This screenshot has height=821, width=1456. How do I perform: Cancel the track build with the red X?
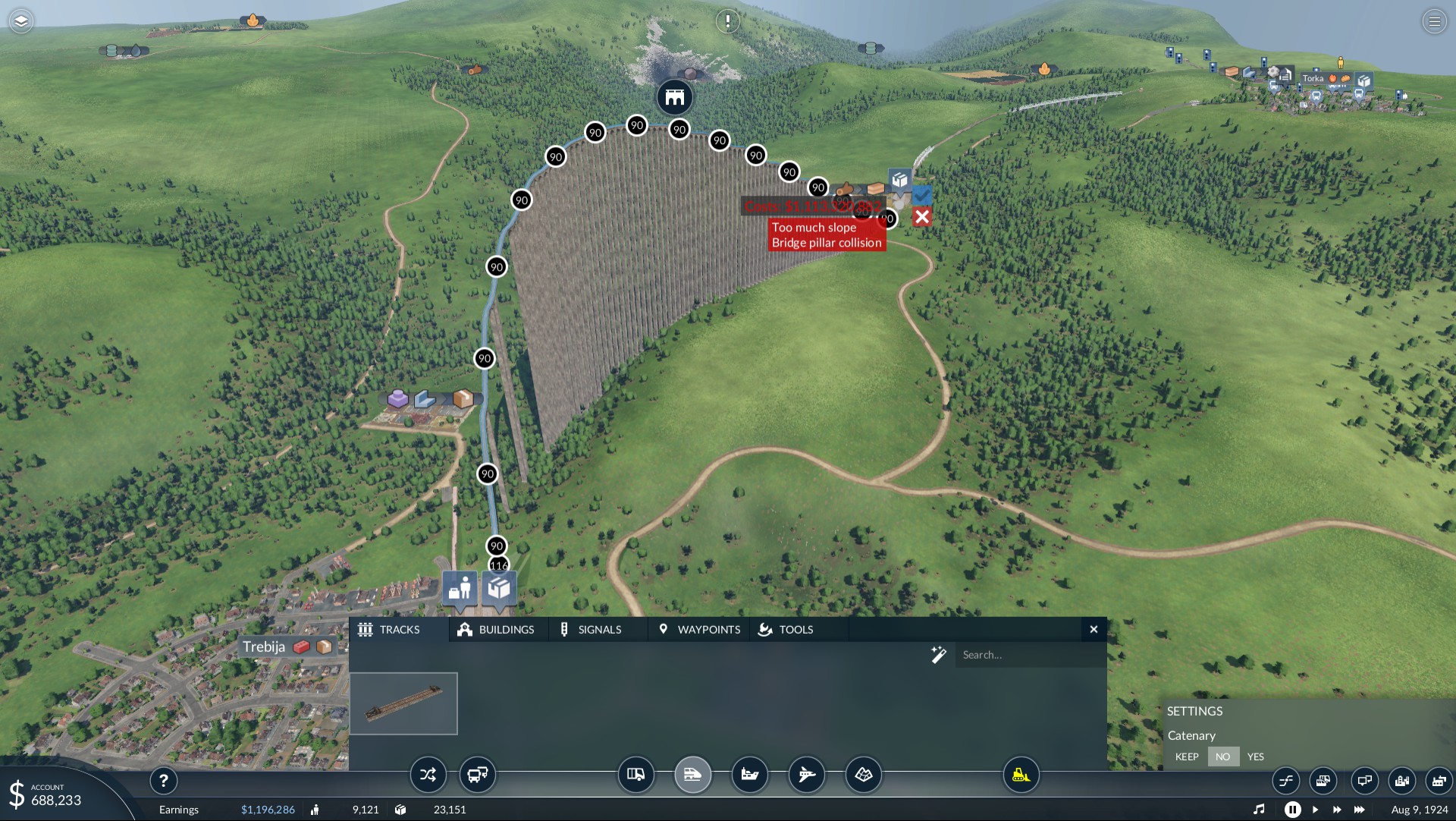point(922,218)
